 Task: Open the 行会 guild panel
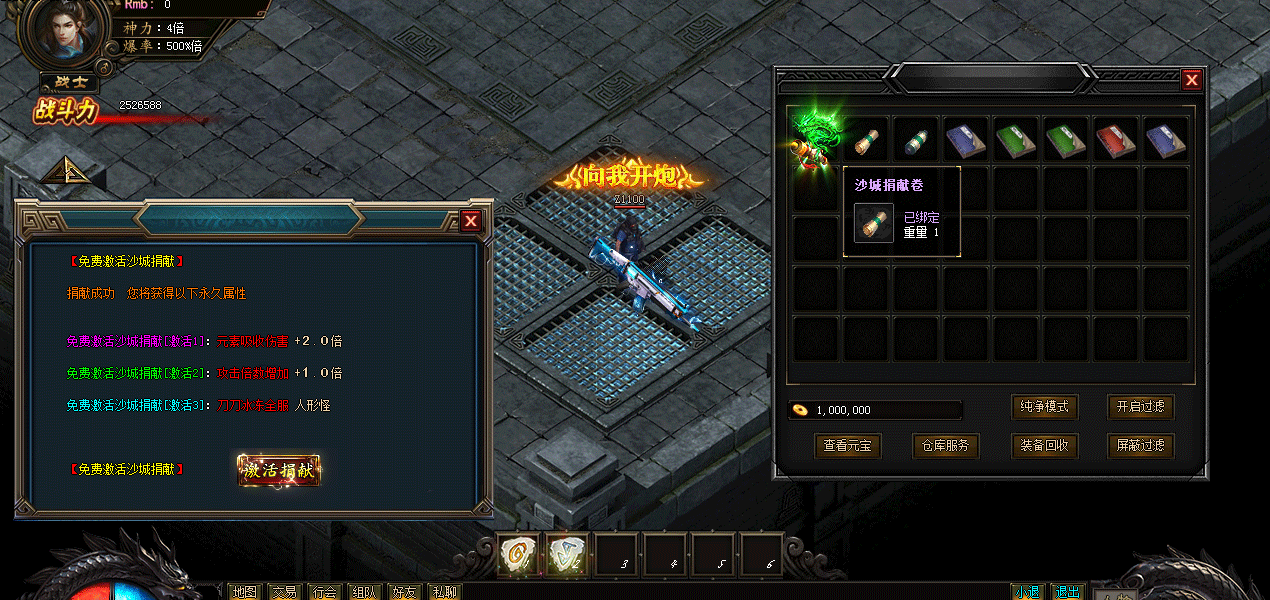point(324,592)
